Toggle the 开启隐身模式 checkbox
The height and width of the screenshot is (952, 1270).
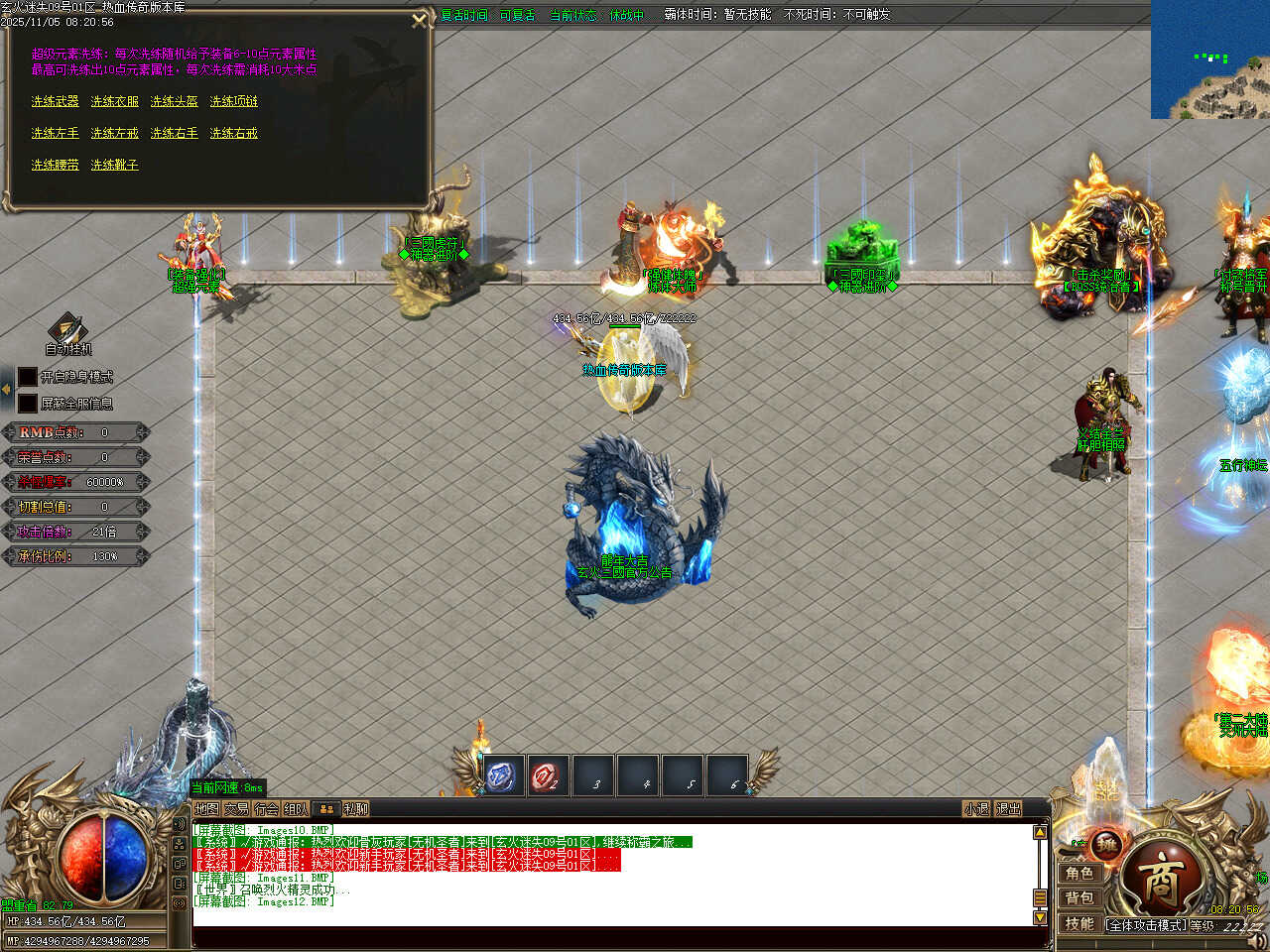point(28,377)
